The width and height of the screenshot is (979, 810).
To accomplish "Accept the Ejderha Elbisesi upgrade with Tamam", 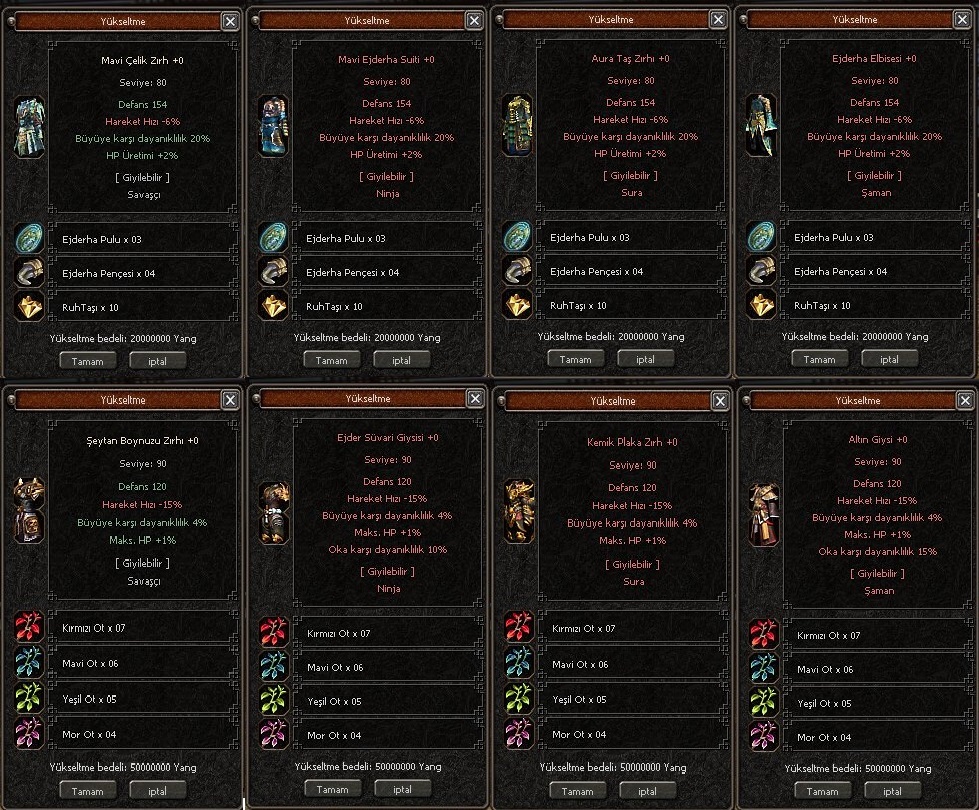I will point(820,359).
